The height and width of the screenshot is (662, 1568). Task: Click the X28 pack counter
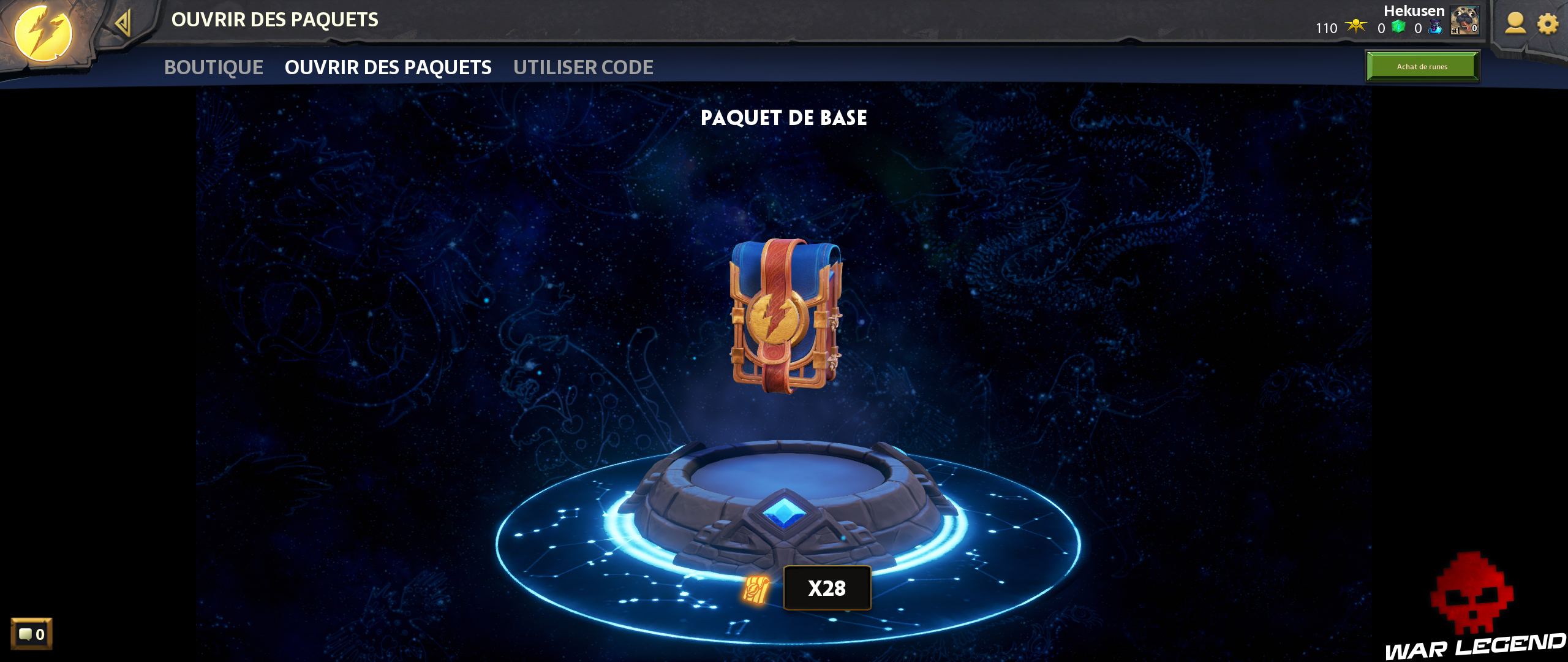(x=827, y=587)
